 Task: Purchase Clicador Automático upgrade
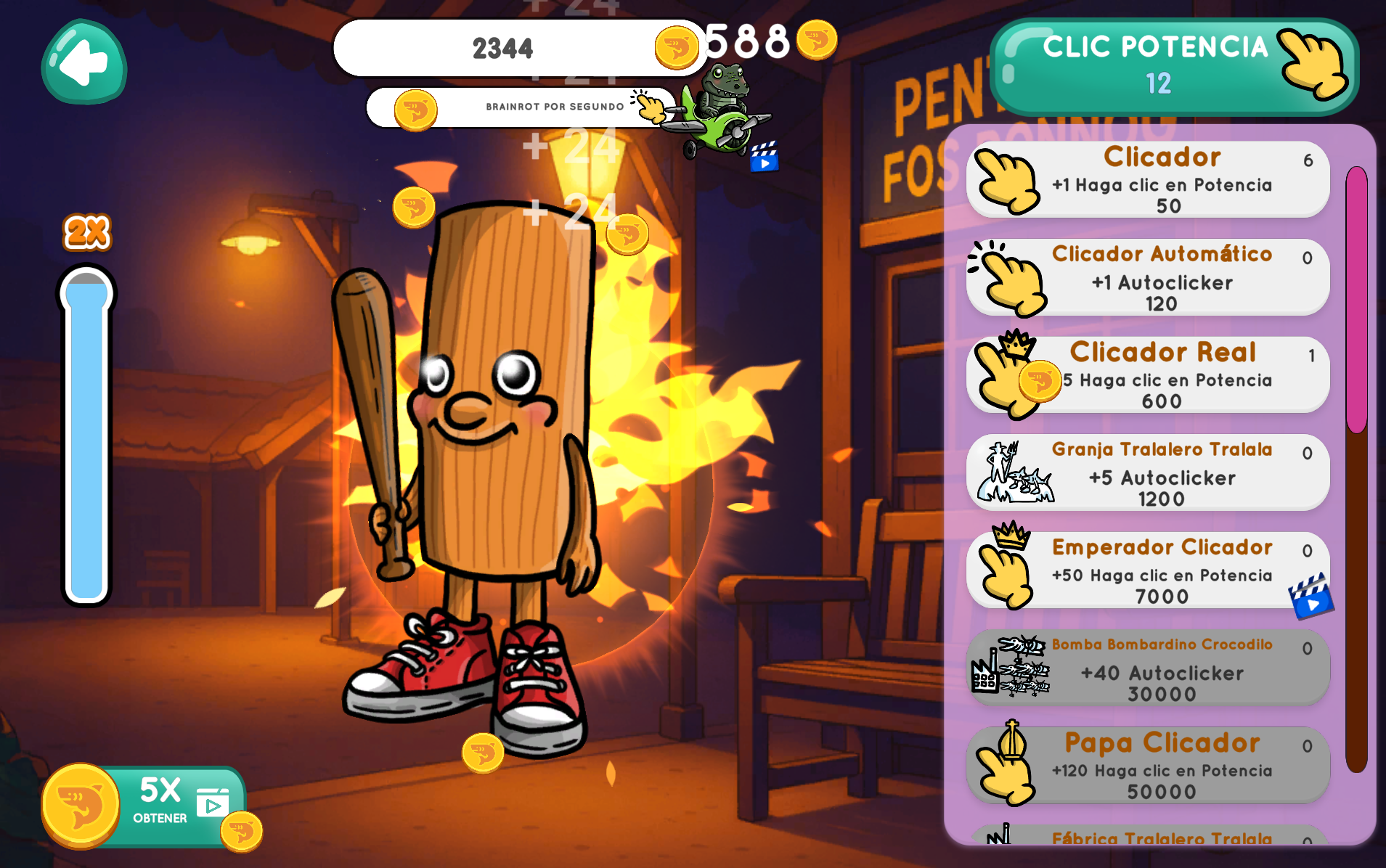tap(1148, 277)
